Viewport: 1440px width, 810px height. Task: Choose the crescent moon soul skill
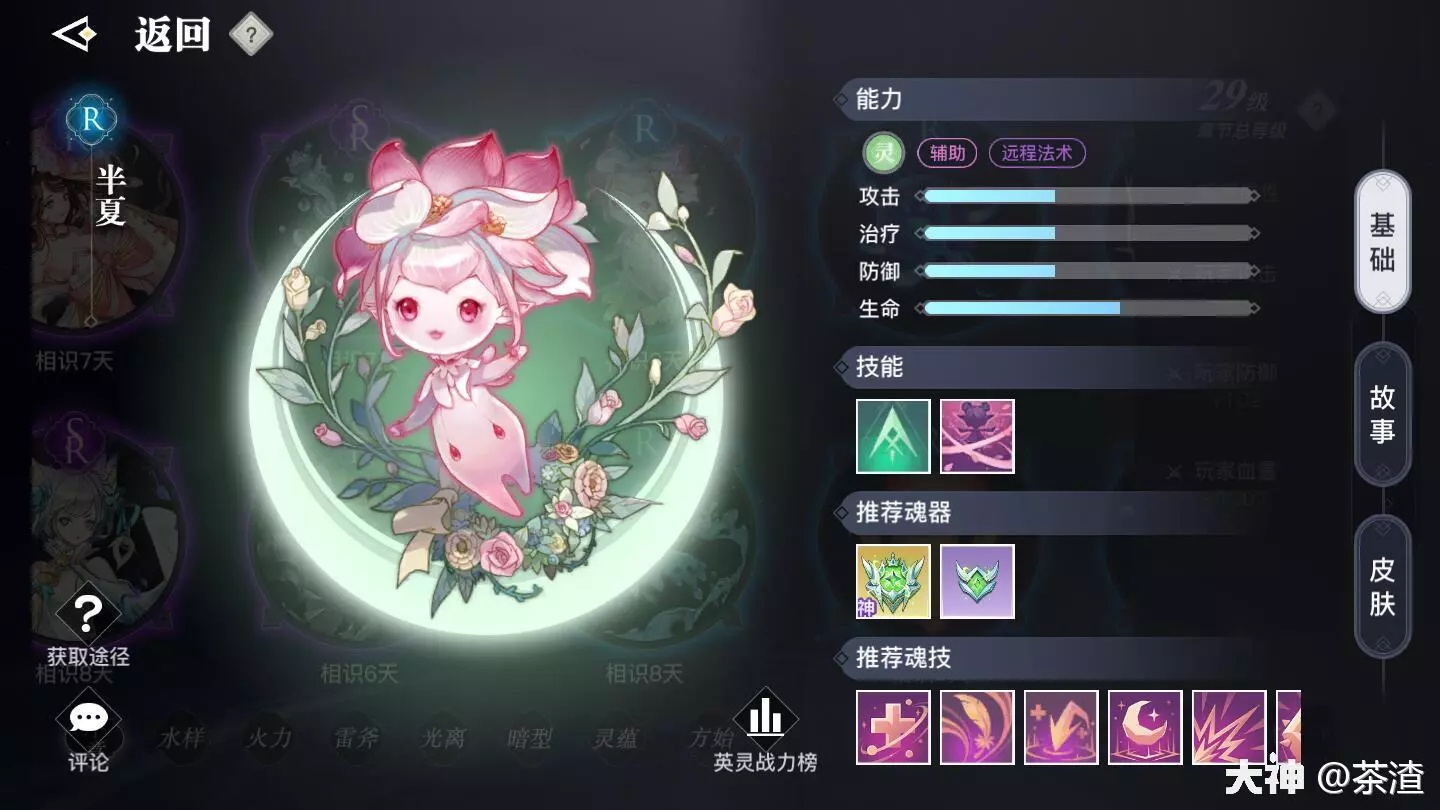[1145, 727]
